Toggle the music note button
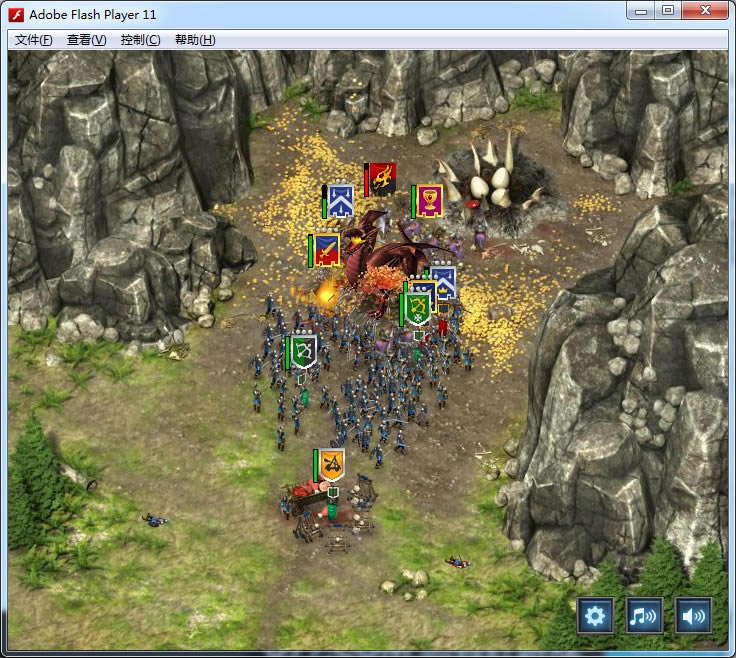736x658 pixels. 644,615
